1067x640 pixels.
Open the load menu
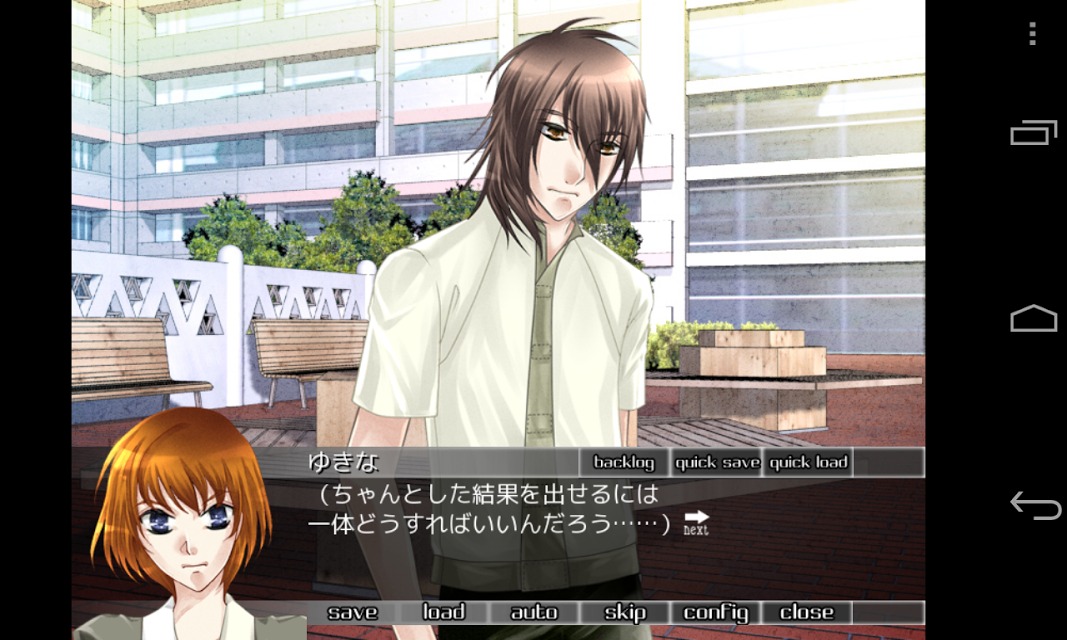[443, 612]
